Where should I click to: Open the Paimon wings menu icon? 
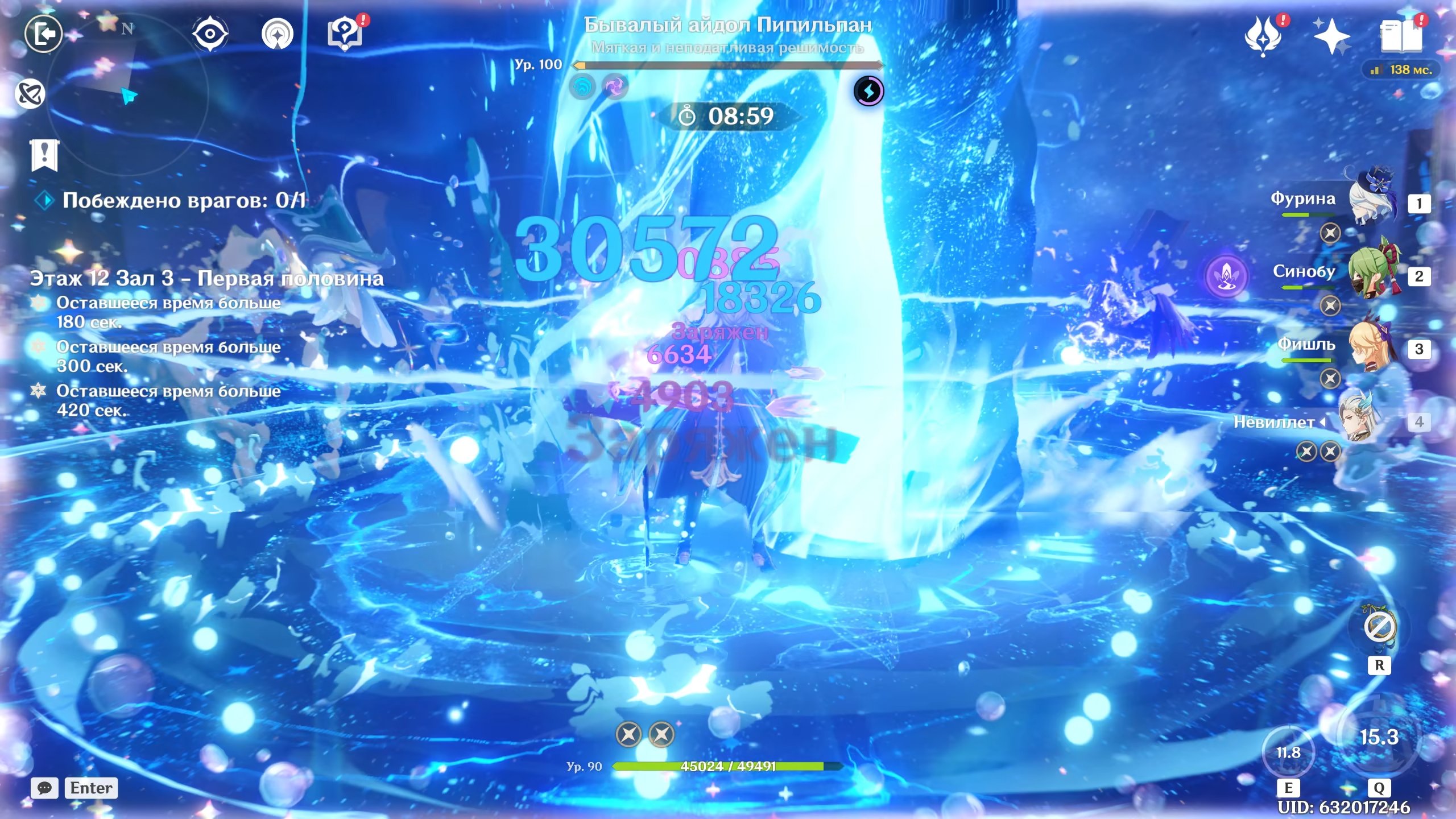pyautogui.click(x=1263, y=36)
